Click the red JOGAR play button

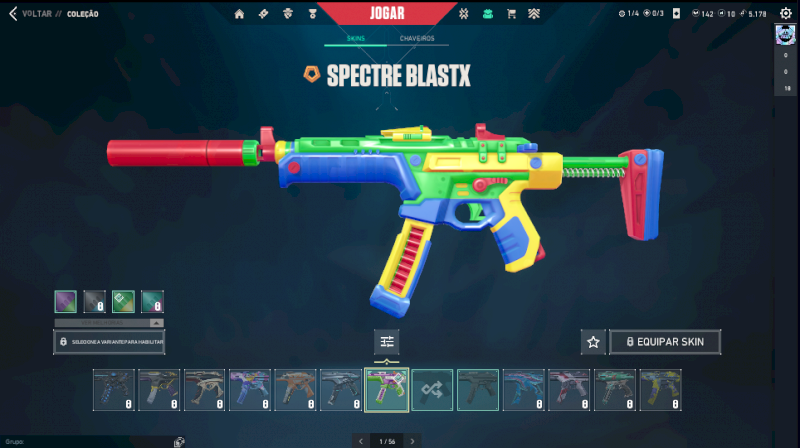(x=387, y=14)
